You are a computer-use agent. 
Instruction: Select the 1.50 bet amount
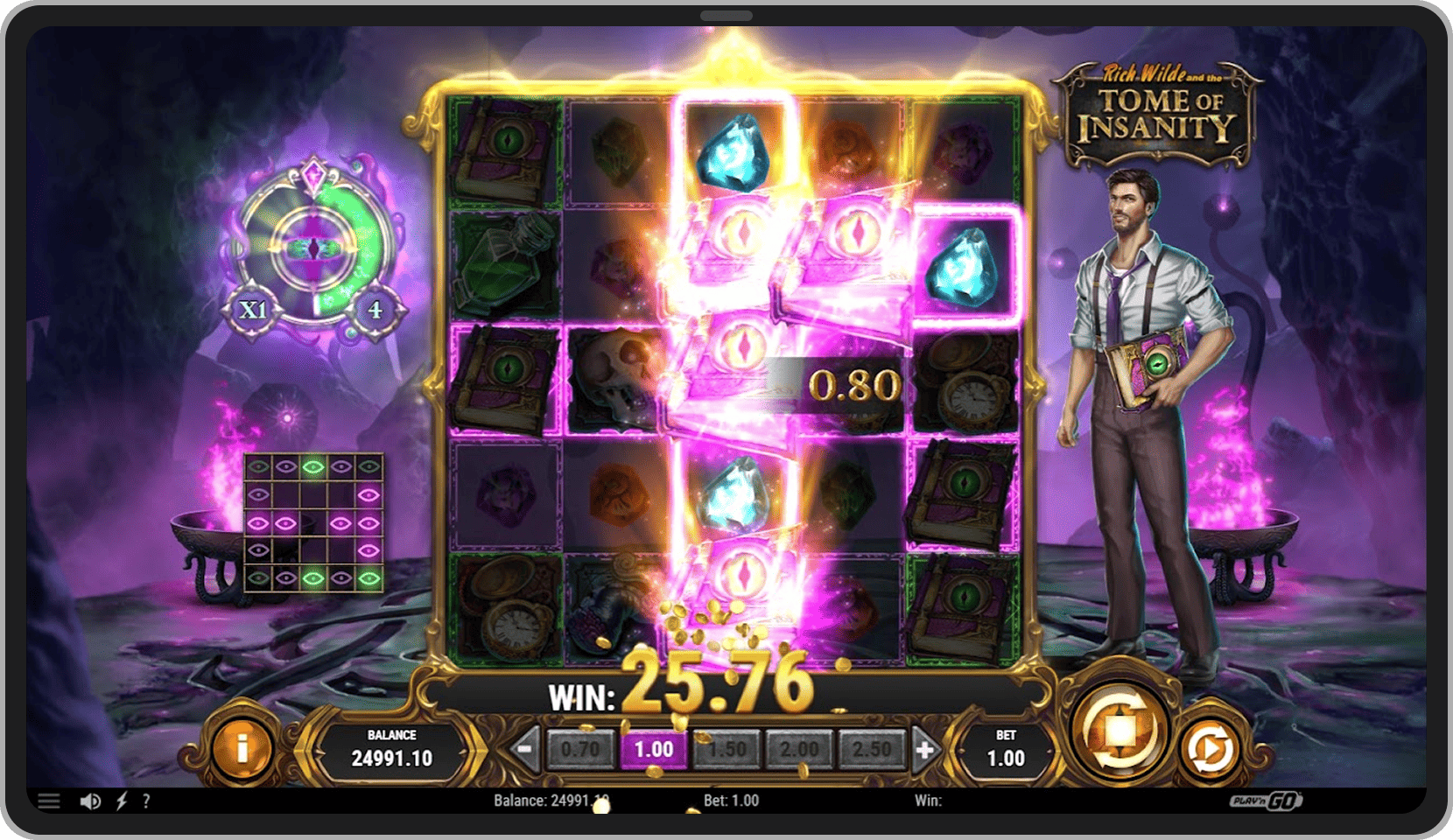(x=726, y=749)
